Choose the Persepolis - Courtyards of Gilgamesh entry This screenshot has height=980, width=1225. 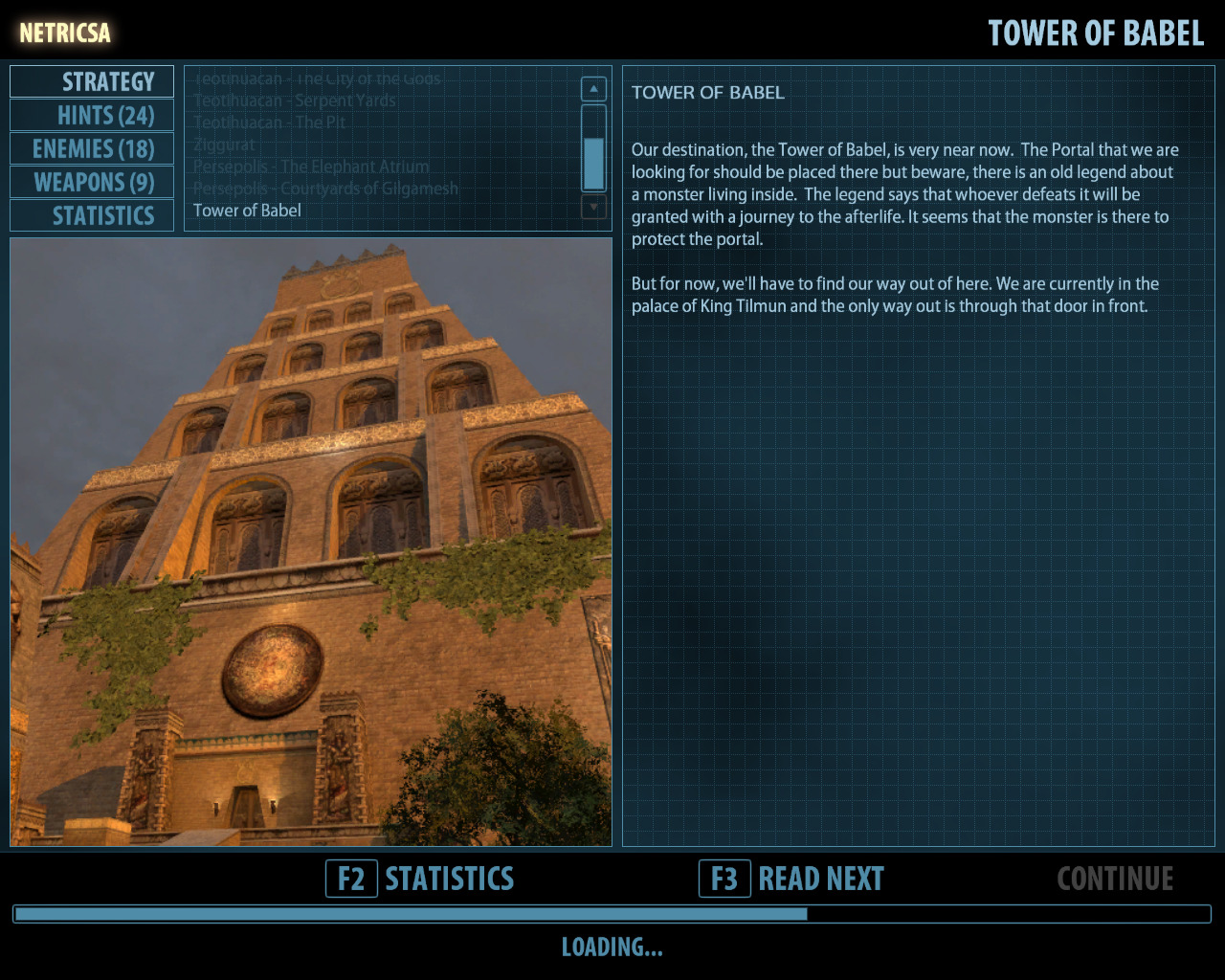325,189
